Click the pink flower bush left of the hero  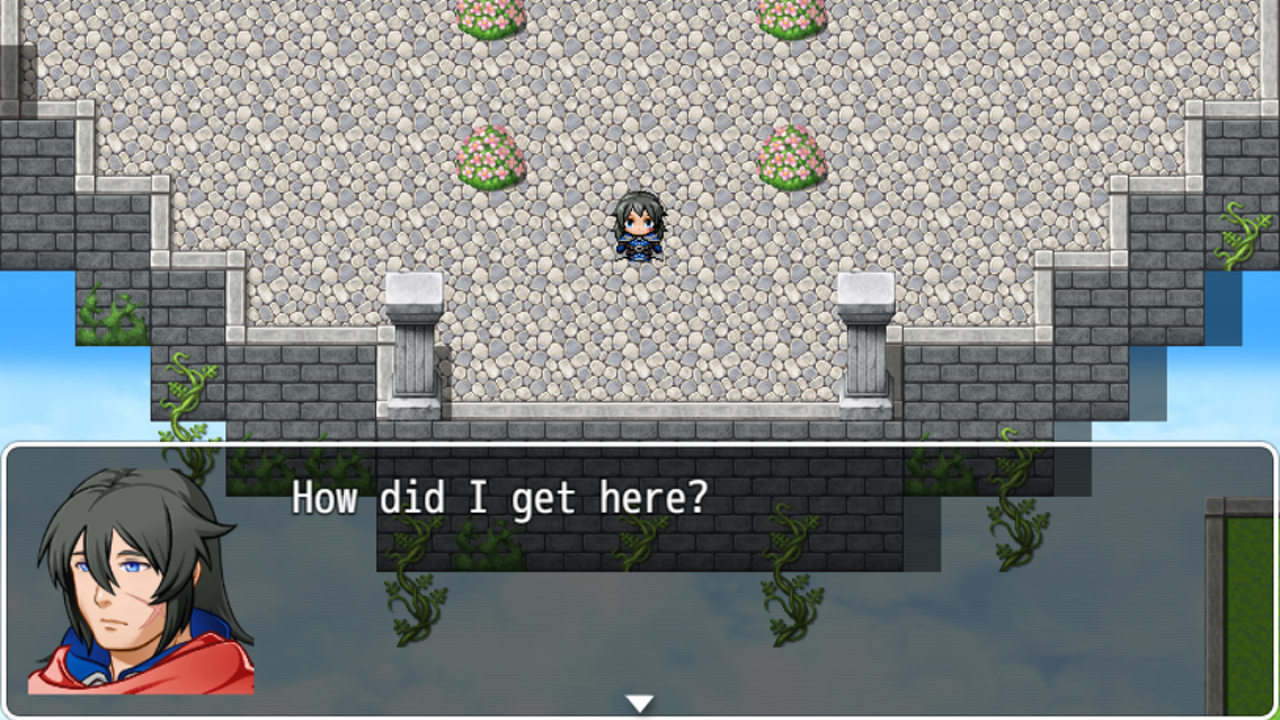(x=490, y=158)
